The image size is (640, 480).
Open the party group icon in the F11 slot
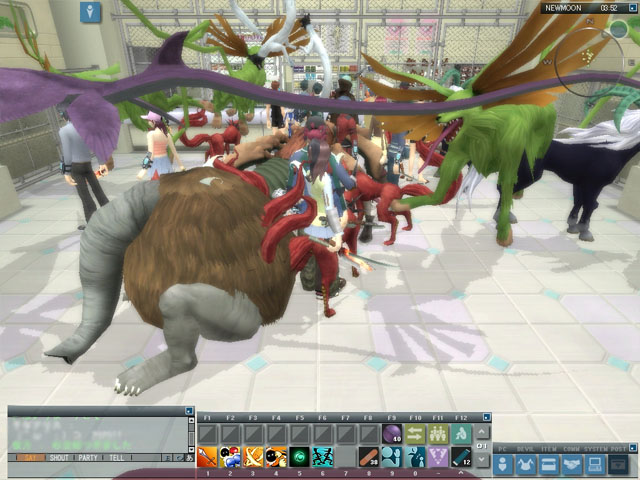click(x=437, y=433)
